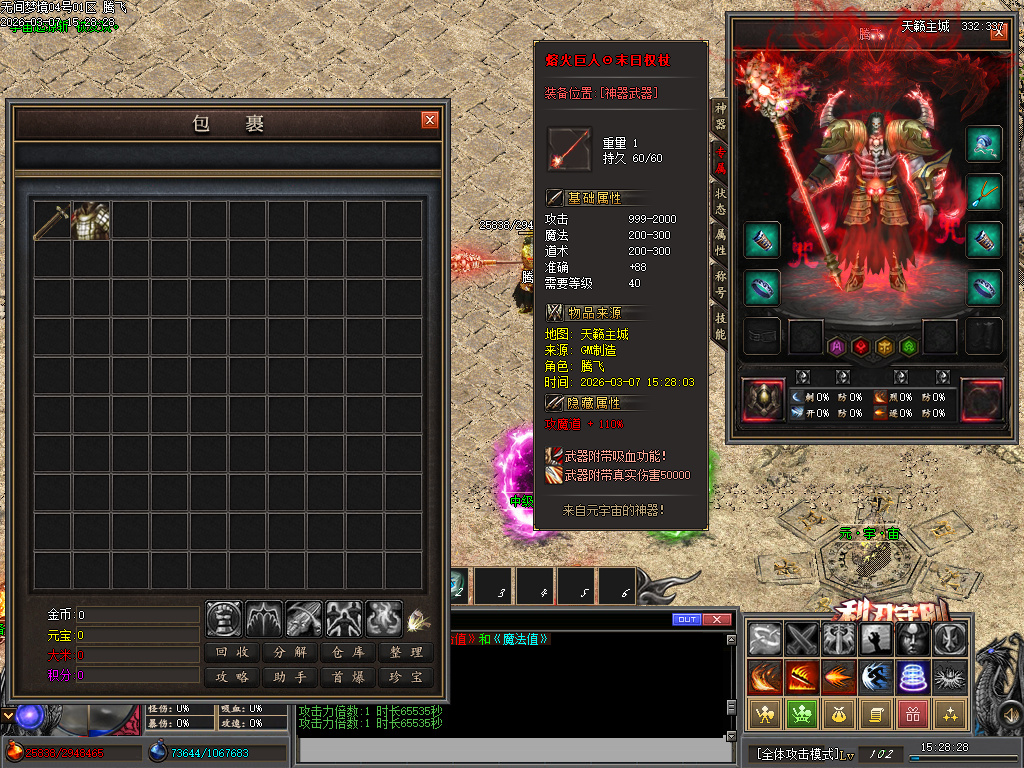Close the 包裹 inventory window
The height and width of the screenshot is (768, 1024).
click(430, 120)
